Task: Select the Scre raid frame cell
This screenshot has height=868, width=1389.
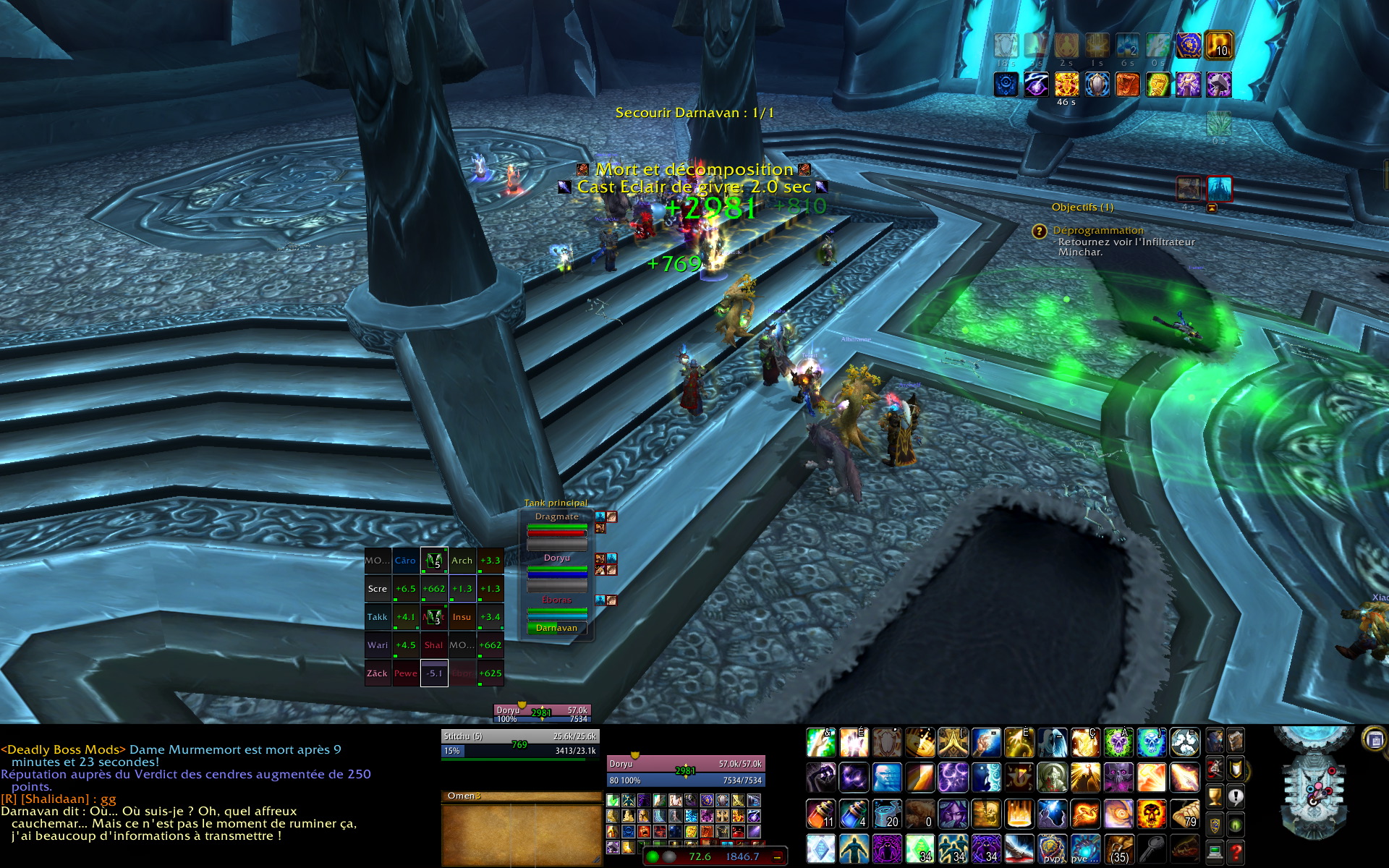Action: click(x=378, y=589)
